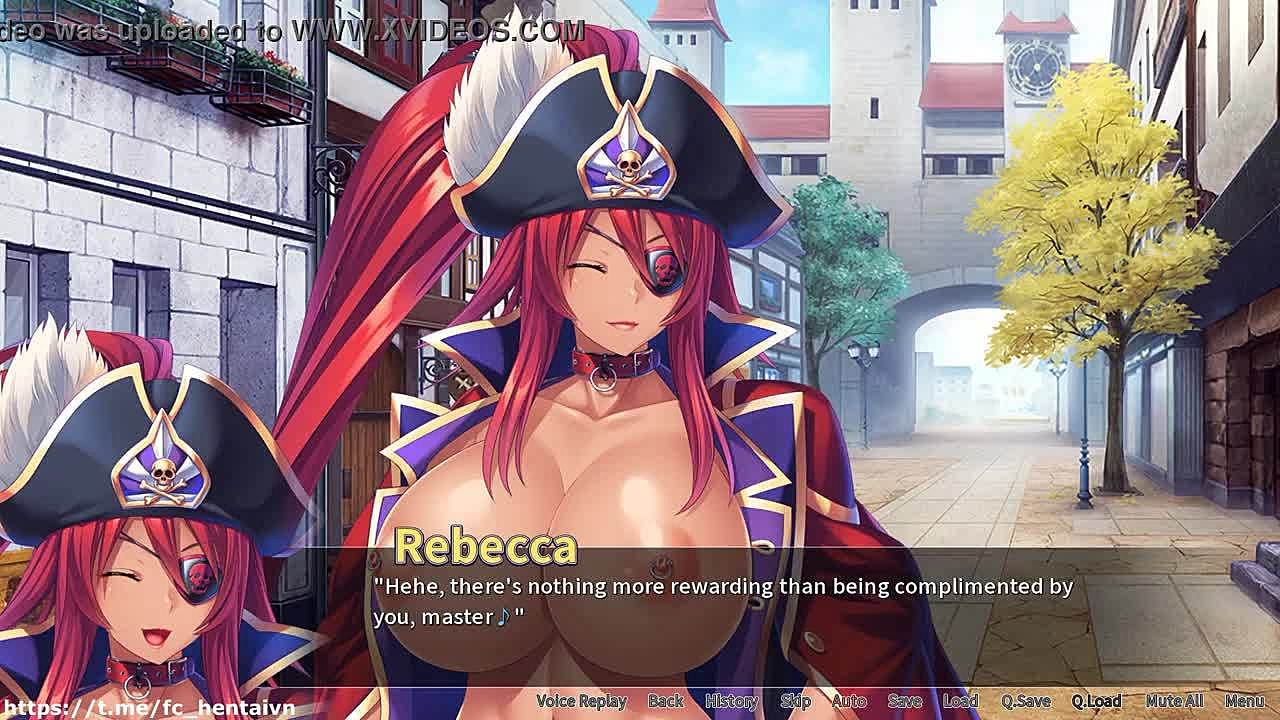Toggle Auto text advance mode
Viewport: 1280px width, 720px height.
point(849,701)
